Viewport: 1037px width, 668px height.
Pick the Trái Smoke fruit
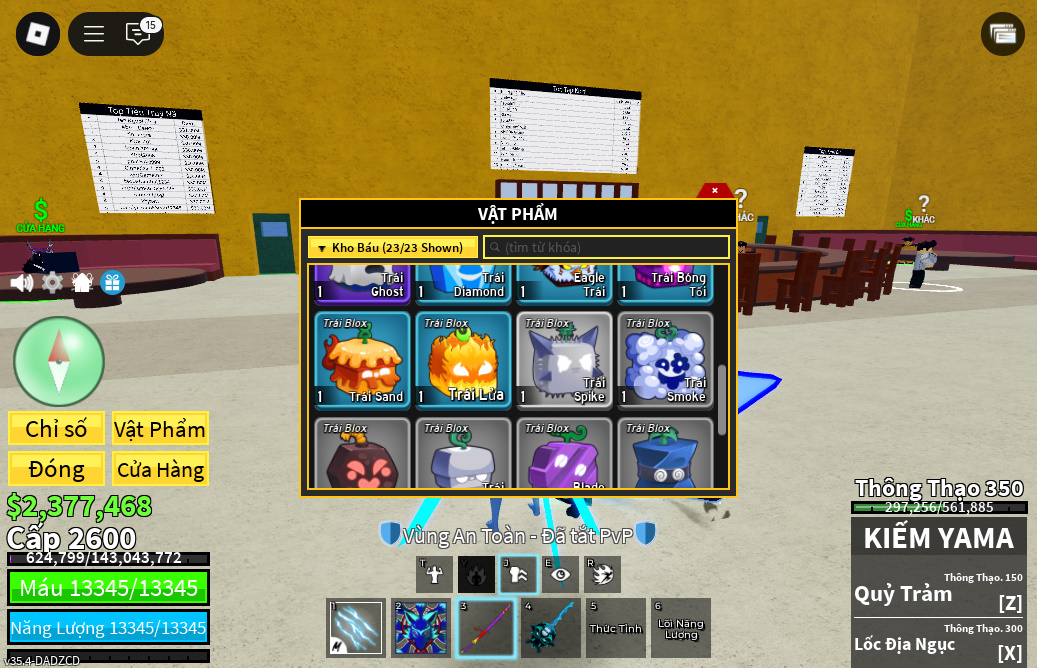[665, 360]
